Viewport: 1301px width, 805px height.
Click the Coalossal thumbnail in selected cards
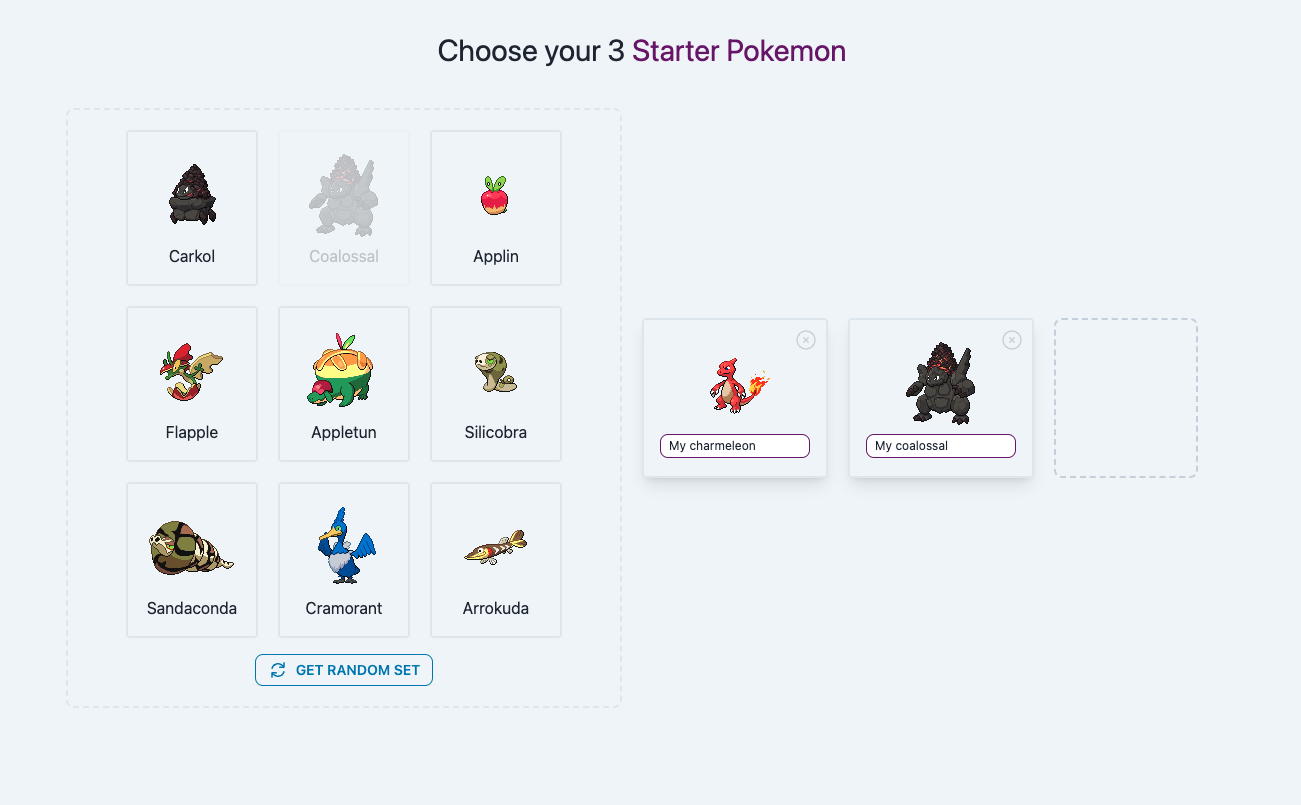click(940, 385)
